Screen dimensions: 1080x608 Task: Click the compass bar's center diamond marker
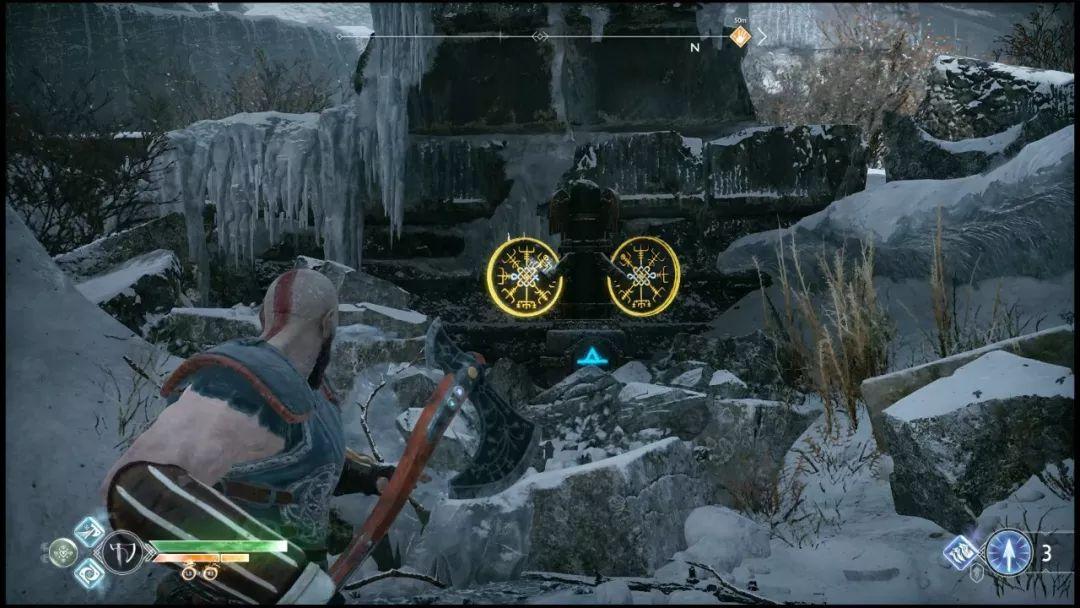coord(540,37)
